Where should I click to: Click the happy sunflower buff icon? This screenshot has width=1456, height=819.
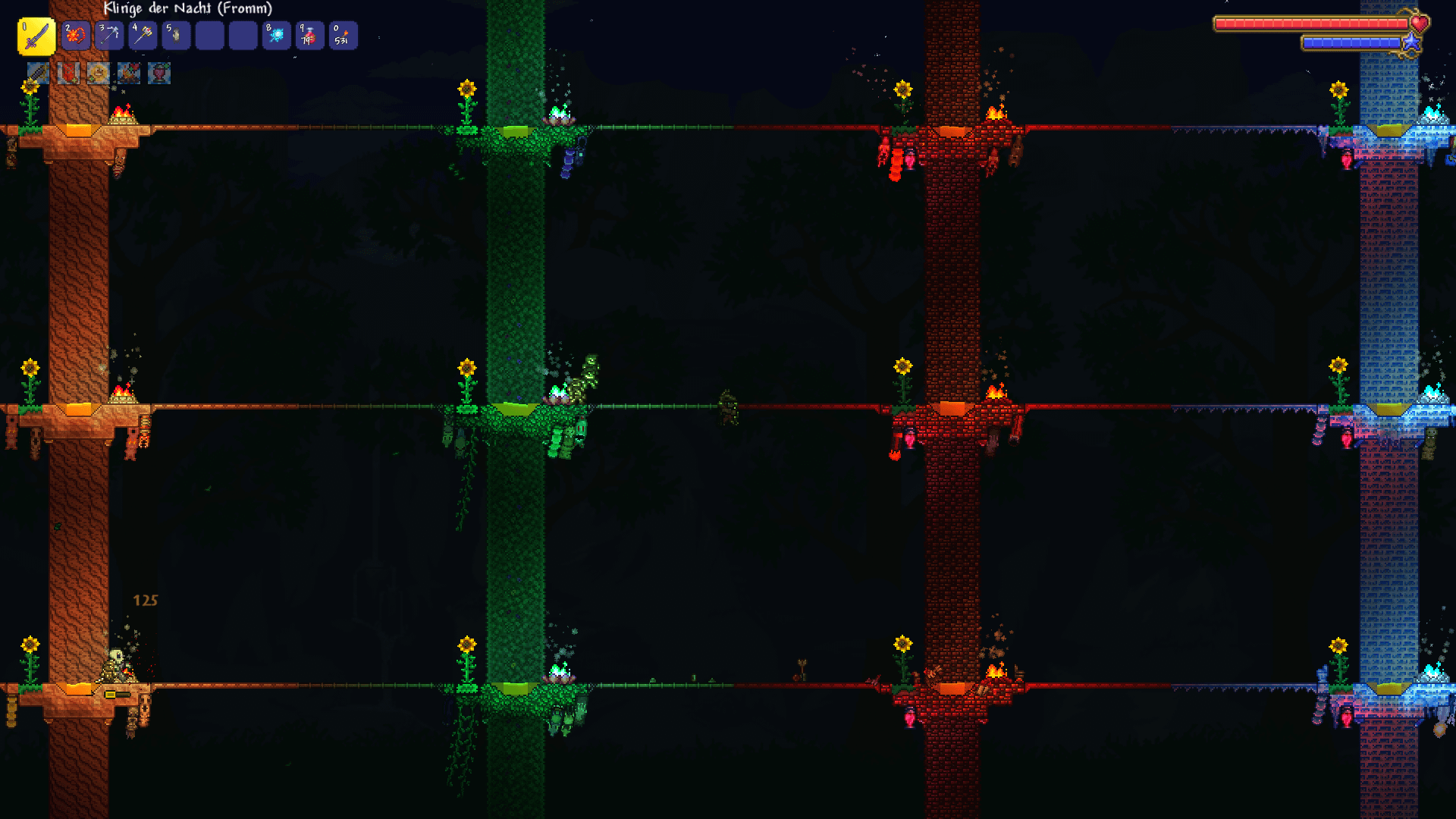pyautogui.click(x=99, y=73)
